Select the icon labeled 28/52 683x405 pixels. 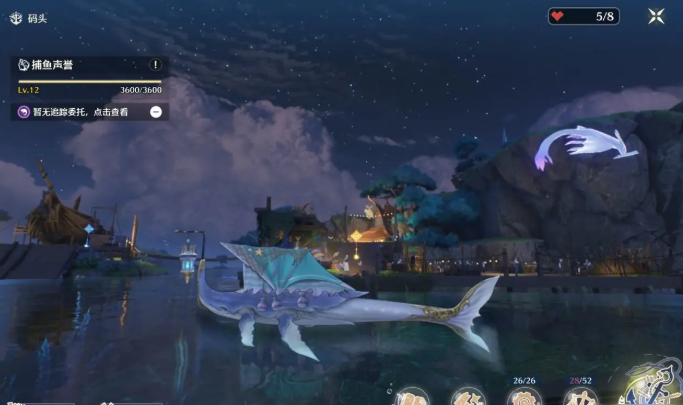click(x=580, y=397)
